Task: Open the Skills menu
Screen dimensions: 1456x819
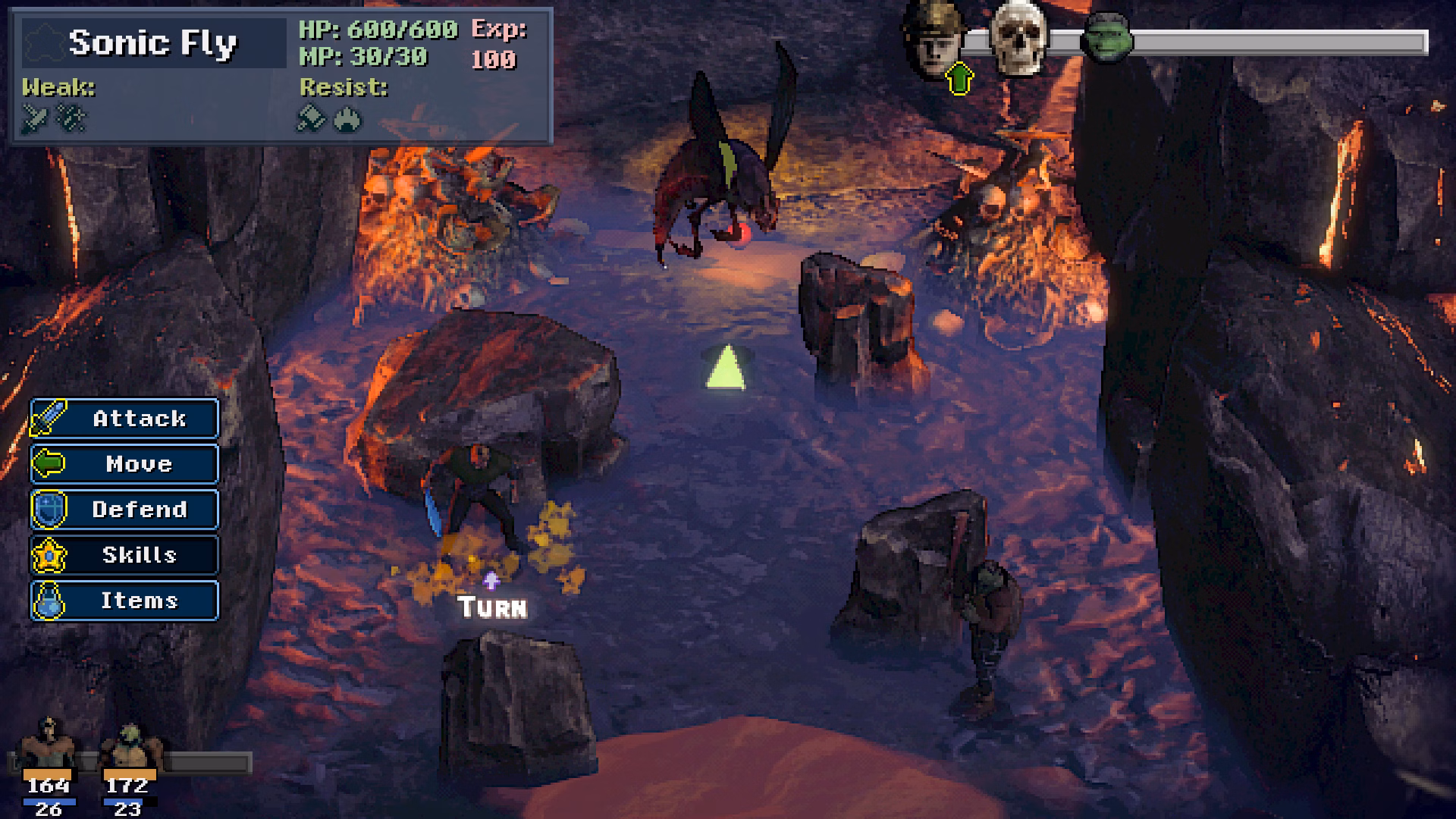Action: [x=125, y=555]
